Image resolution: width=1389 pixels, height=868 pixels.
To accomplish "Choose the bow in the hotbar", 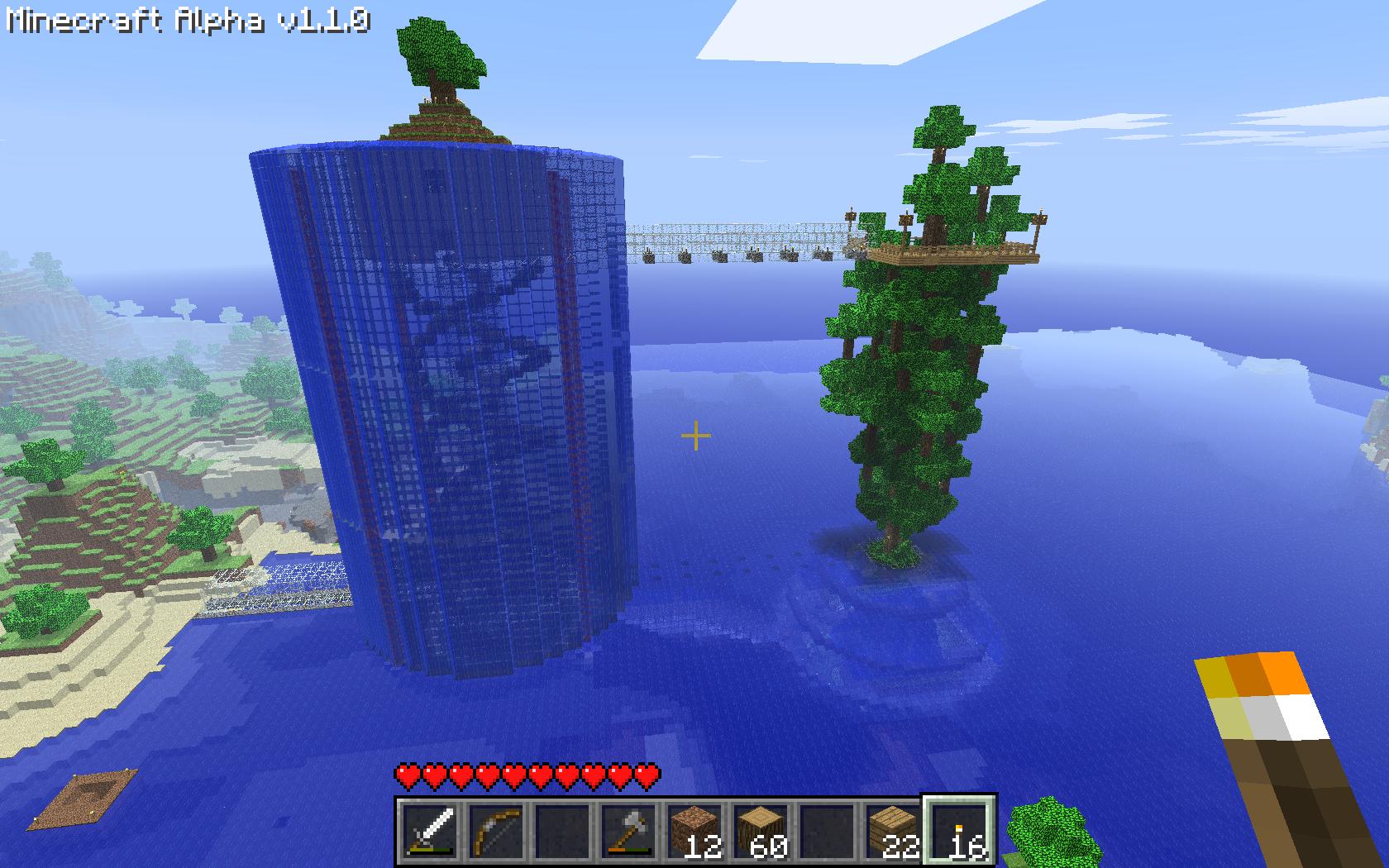I will pyautogui.click(x=496, y=829).
